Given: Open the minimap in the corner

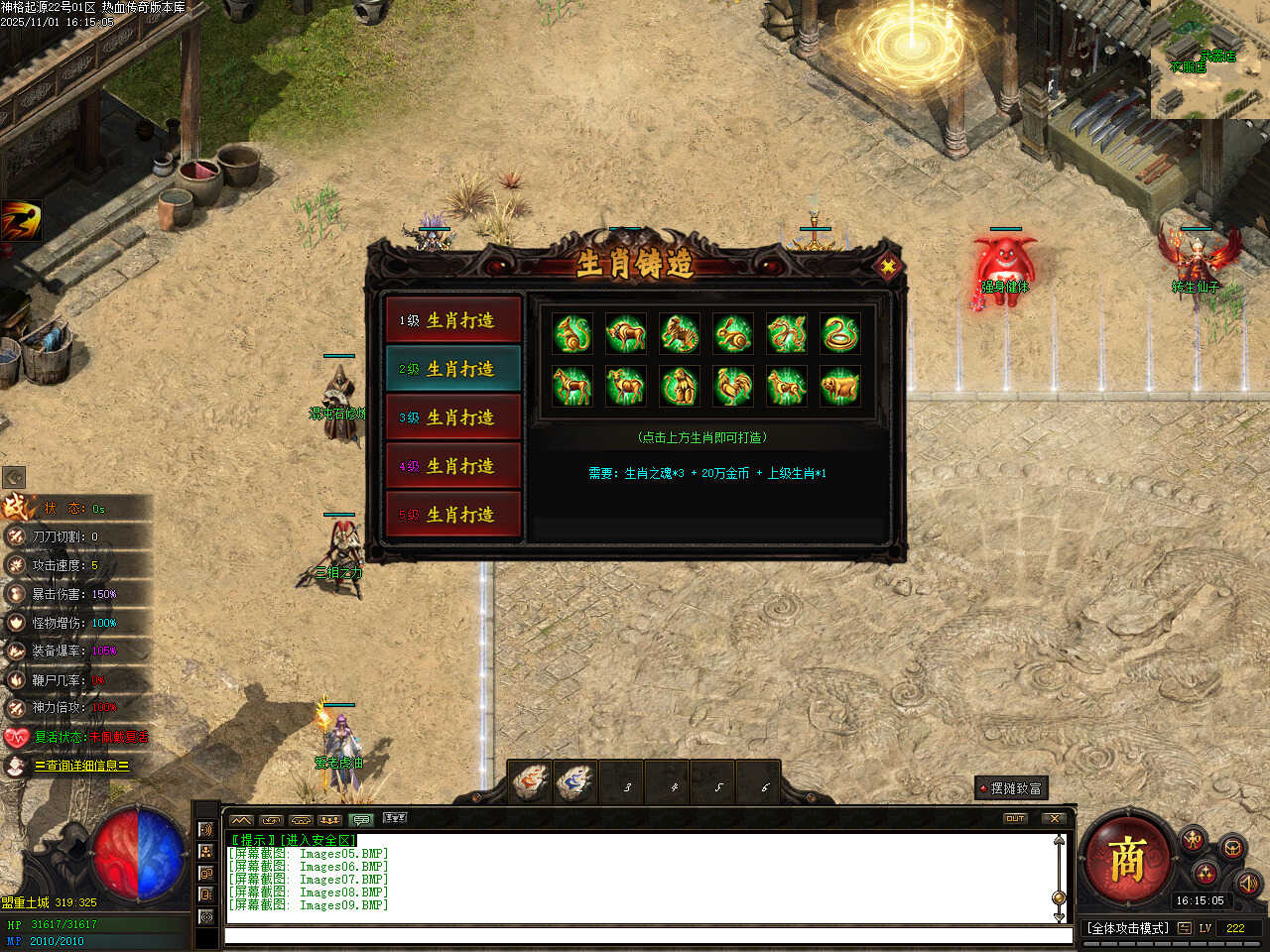Looking at the screenshot, I should 1210,59.
